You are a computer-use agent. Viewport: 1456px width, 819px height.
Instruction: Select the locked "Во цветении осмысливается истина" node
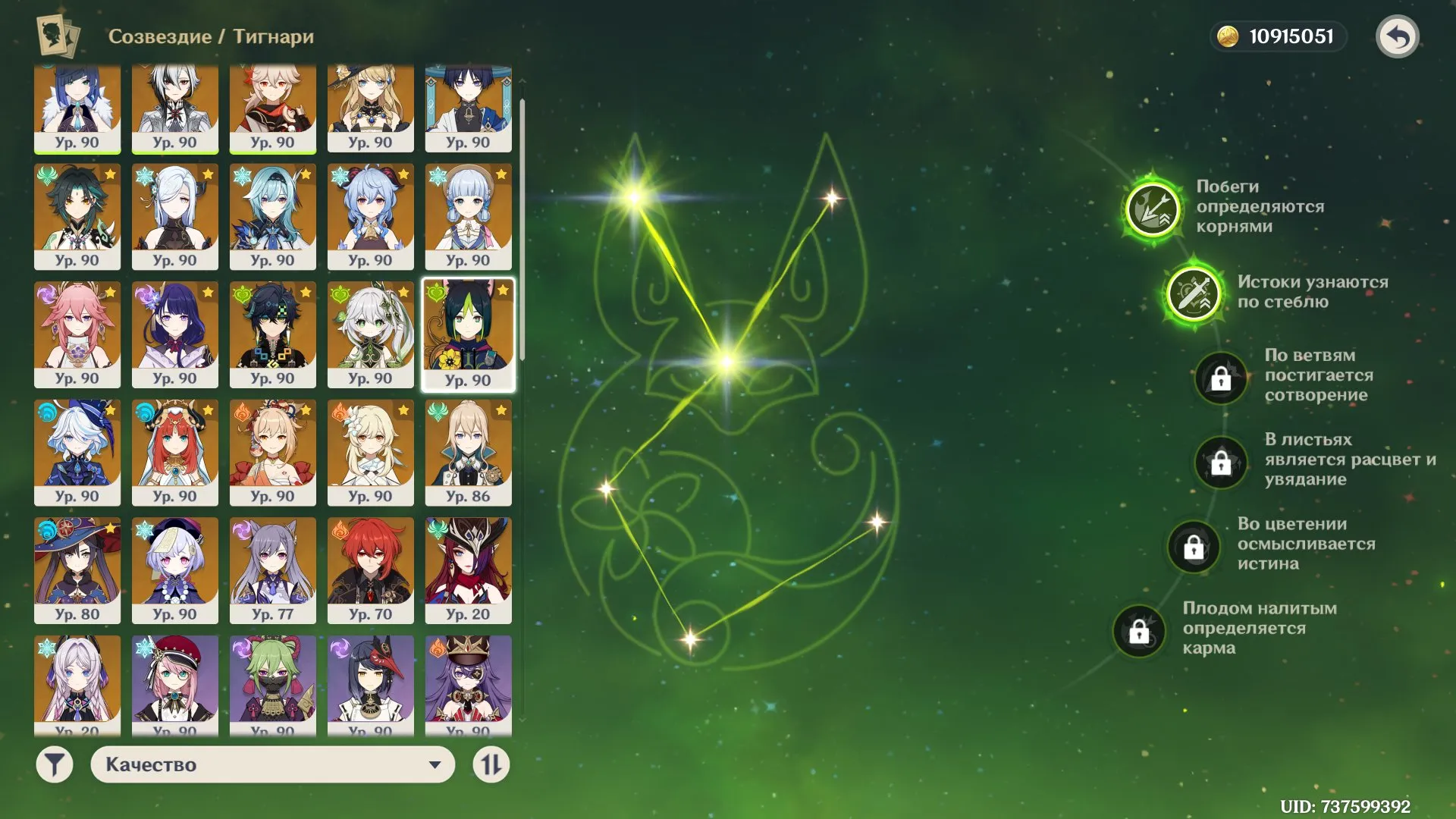[1195, 548]
